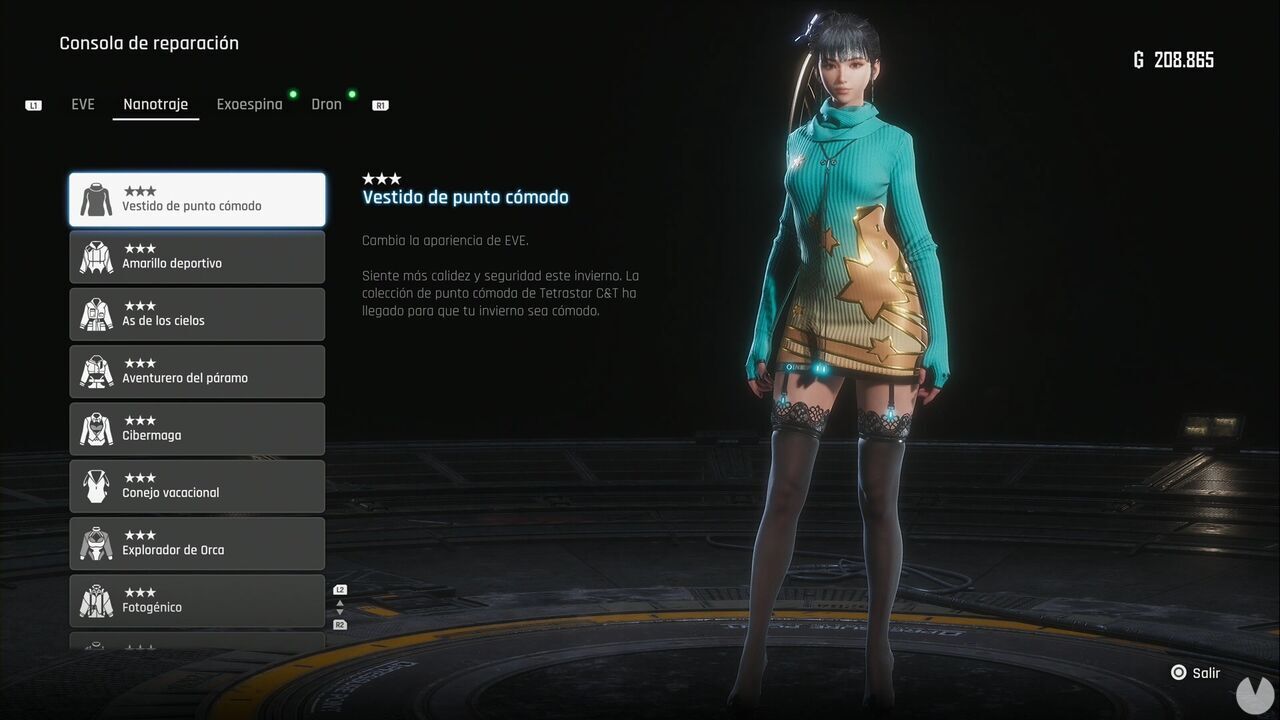Switch to the EVE tab
This screenshot has width=1280, height=720.
tap(82, 103)
